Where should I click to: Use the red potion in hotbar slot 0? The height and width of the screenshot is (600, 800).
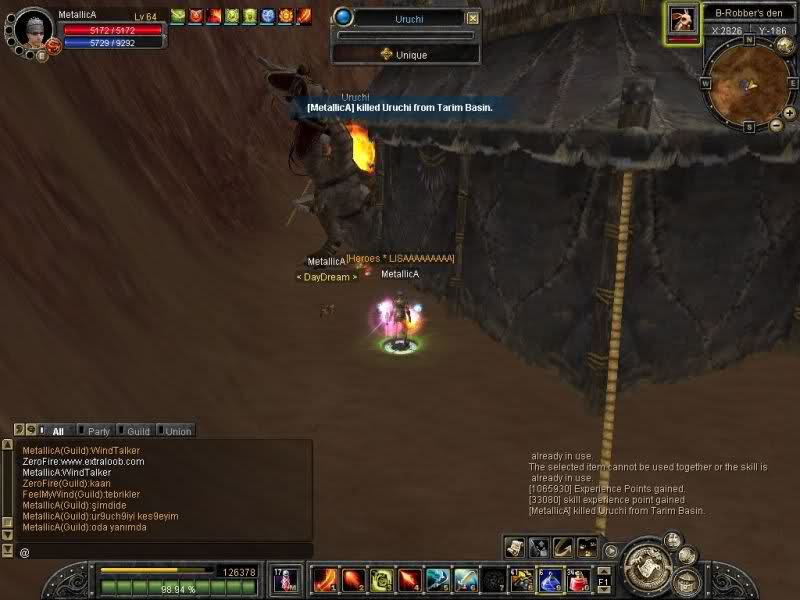click(x=578, y=579)
